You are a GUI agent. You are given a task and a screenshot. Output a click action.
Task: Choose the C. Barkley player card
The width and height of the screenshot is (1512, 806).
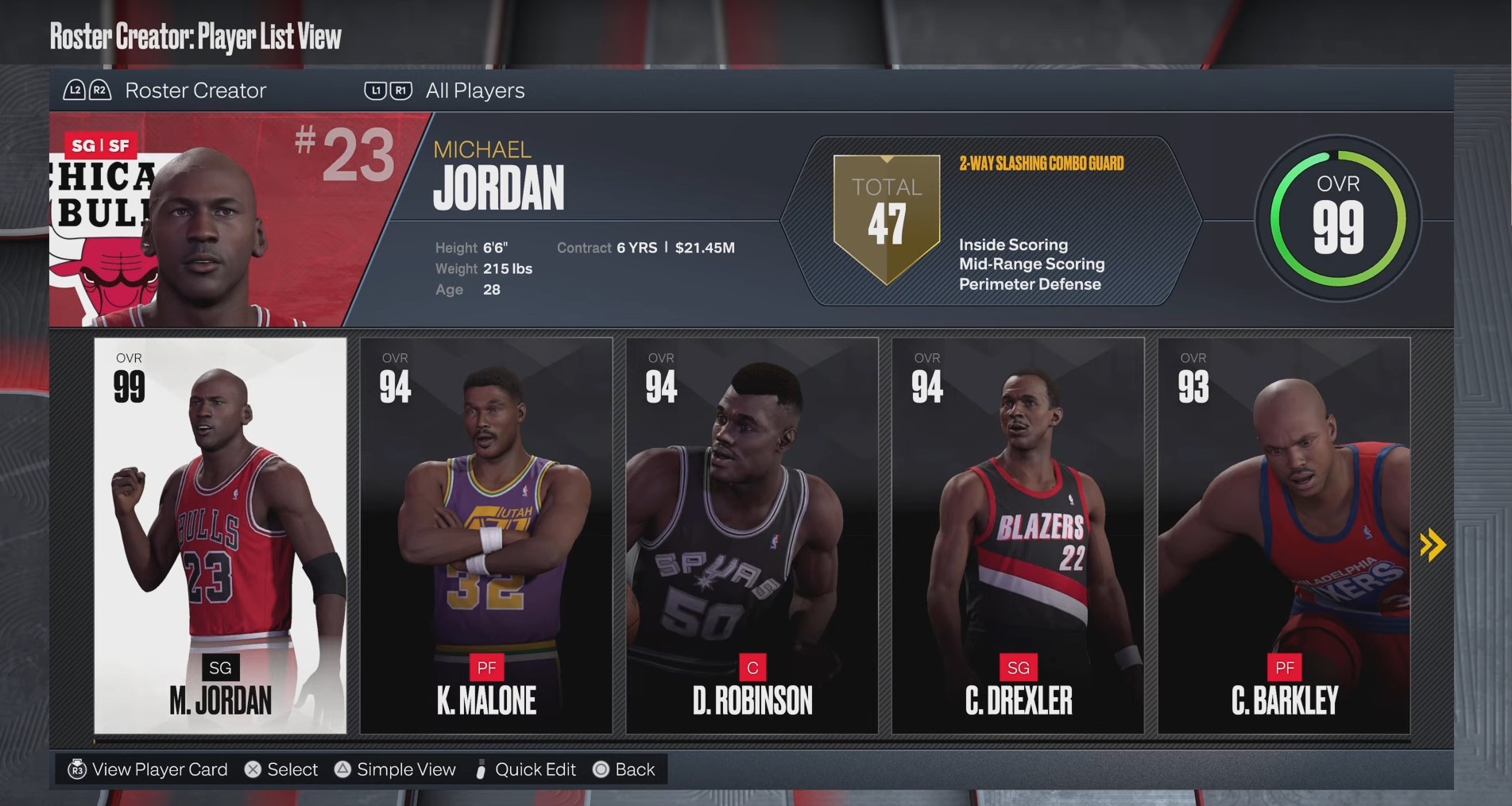pyautogui.click(x=1284, y=535)
